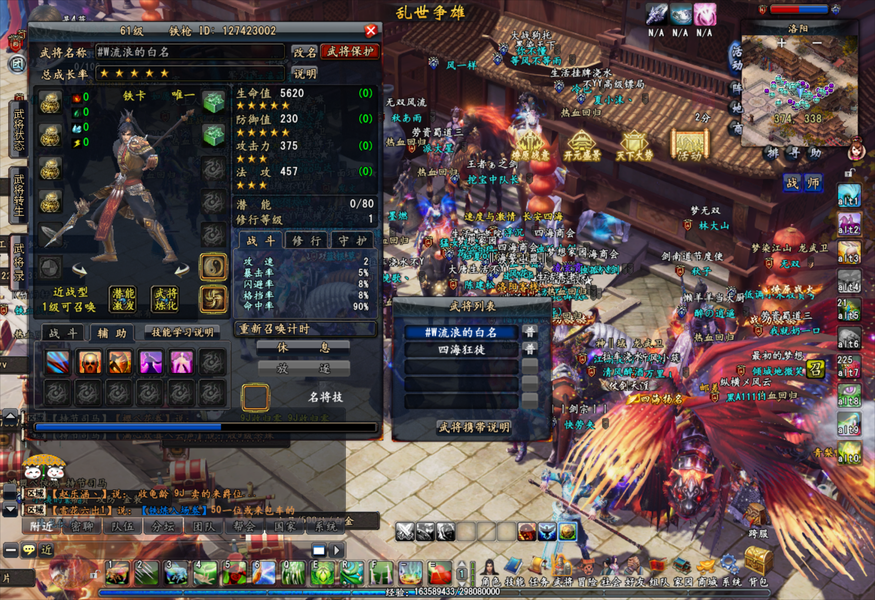
Task: Open the 武将携带说明 carry guide
Action: tap(473, 427)
